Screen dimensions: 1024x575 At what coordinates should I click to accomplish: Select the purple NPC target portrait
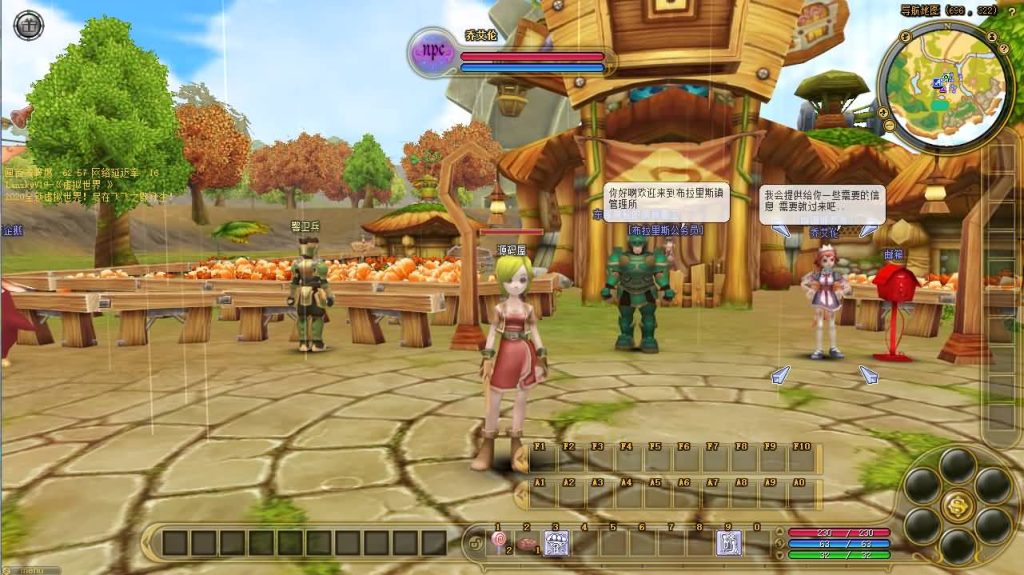[x=433, y=52]
